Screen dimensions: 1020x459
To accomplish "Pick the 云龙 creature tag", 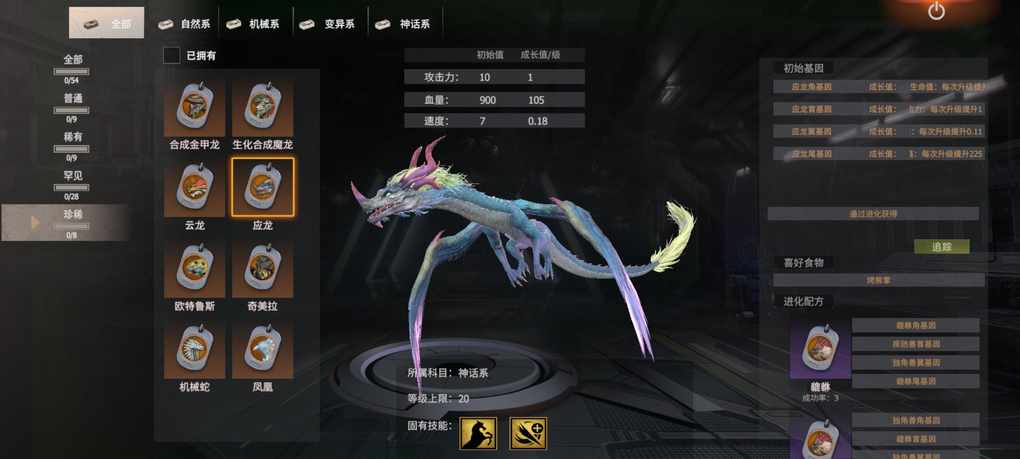I will (x=194, y=188).
